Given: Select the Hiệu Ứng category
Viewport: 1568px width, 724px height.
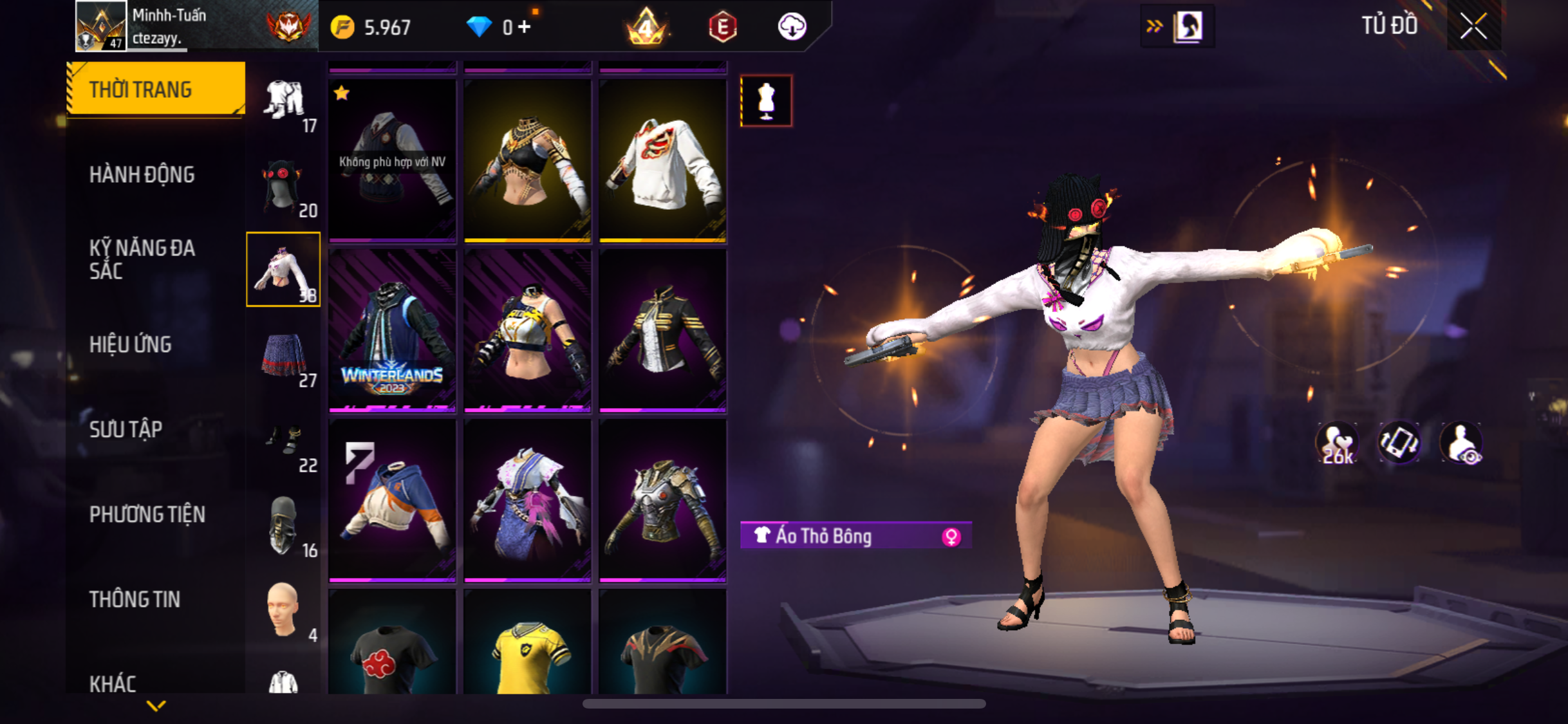Looking at the screenshot, I should click(x=130, y=344).
